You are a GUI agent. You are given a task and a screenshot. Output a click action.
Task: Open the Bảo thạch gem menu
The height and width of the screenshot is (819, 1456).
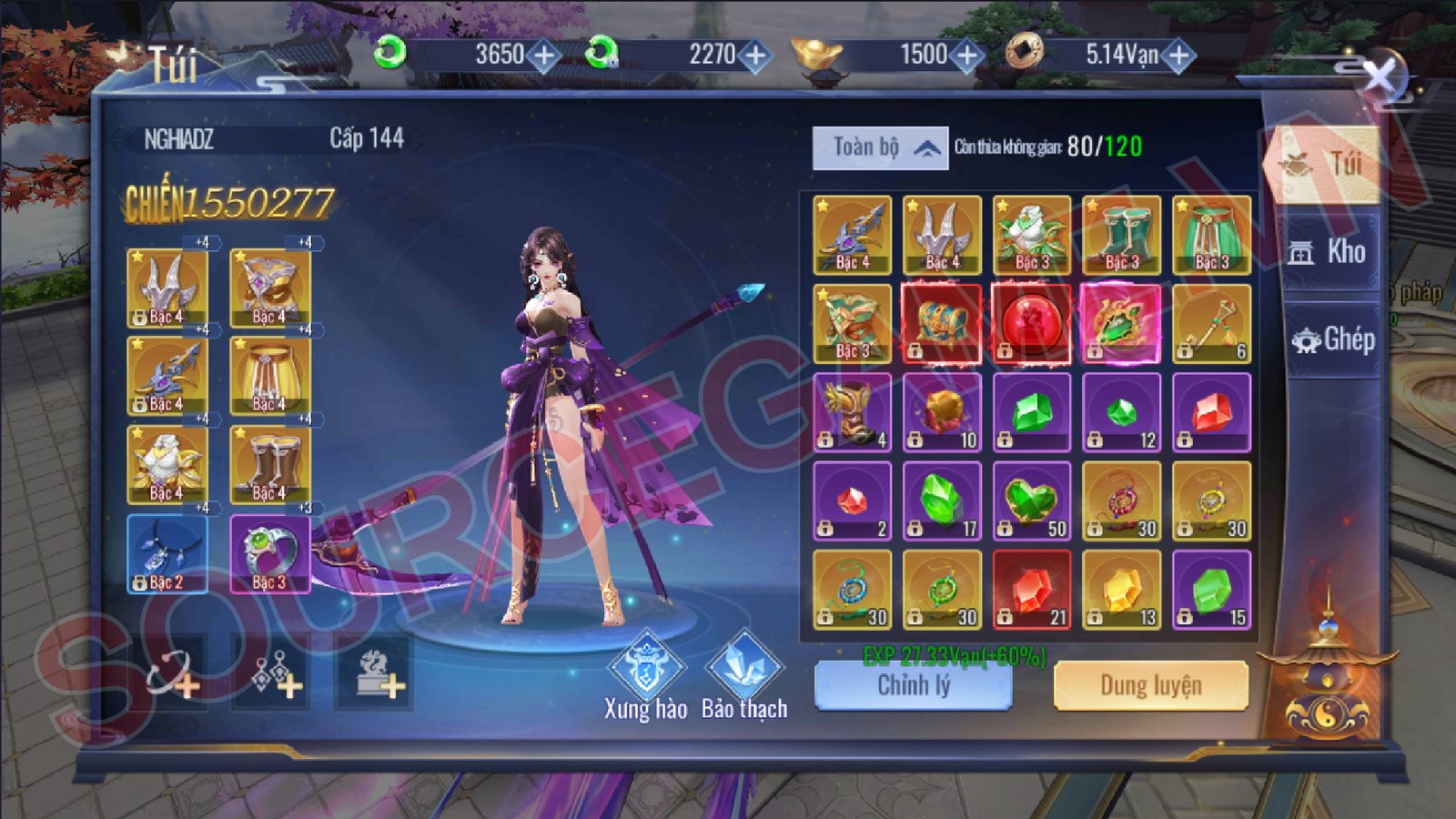pos(743,675)
